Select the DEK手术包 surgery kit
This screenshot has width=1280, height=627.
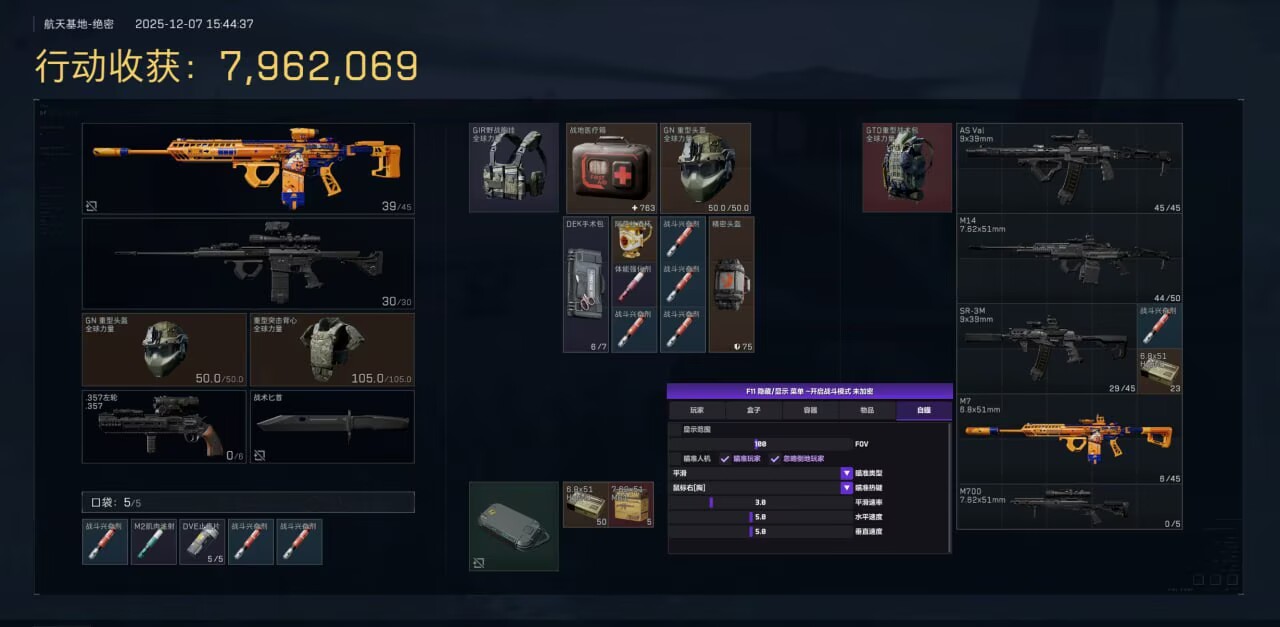(586, 285)
